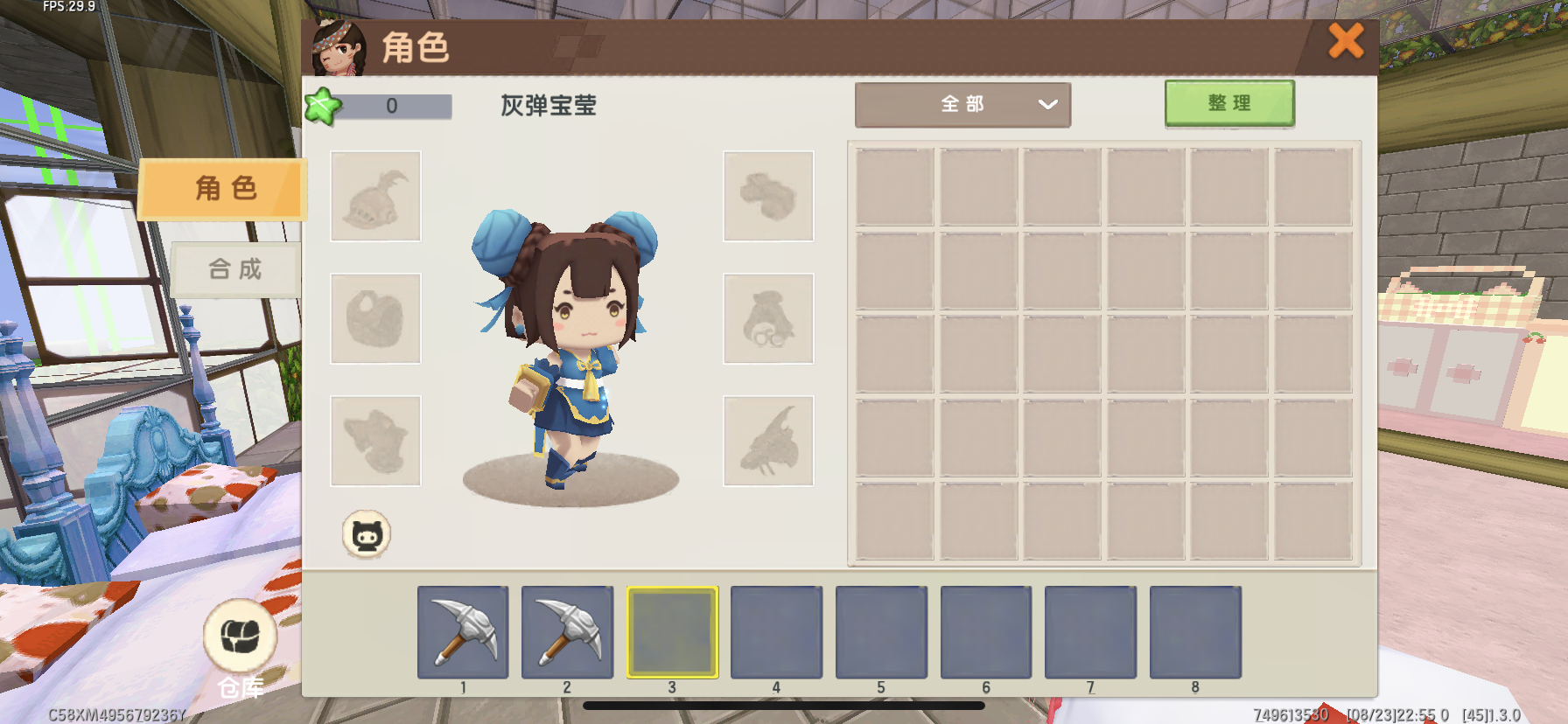Choose the highlighted empty hotbar slot 3
The height and width of the screenshot is (724, 1568).
pyautogui.click(x=672, y=632)
